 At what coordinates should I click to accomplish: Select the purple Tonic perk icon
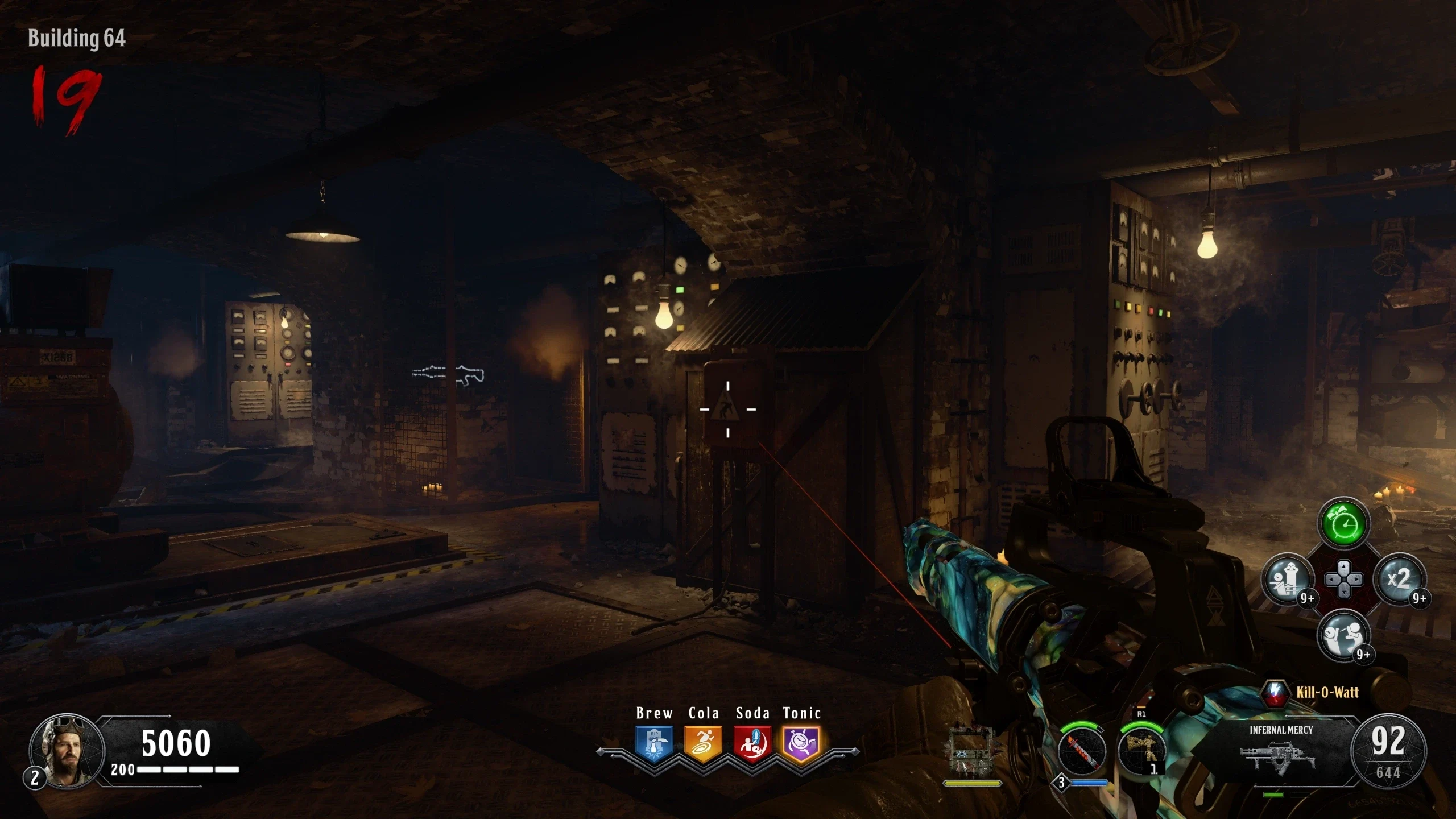click(x=801, y=743)
